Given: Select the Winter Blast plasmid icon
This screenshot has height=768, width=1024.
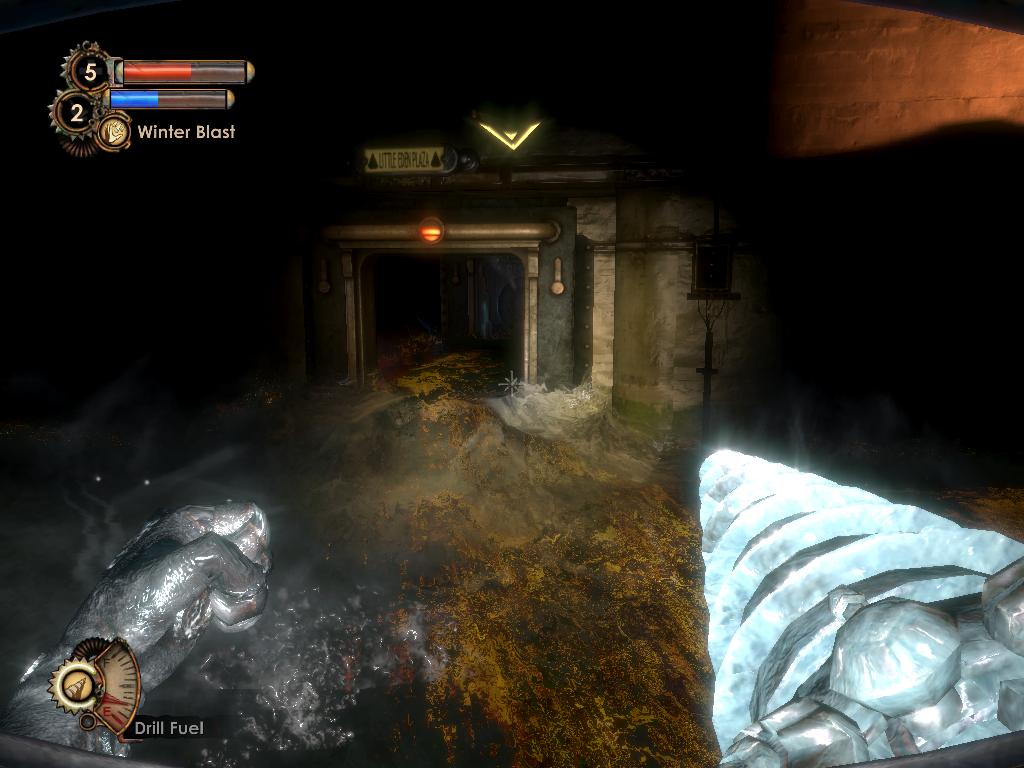Looking at the screenshot, I should (x=114, y=131).
